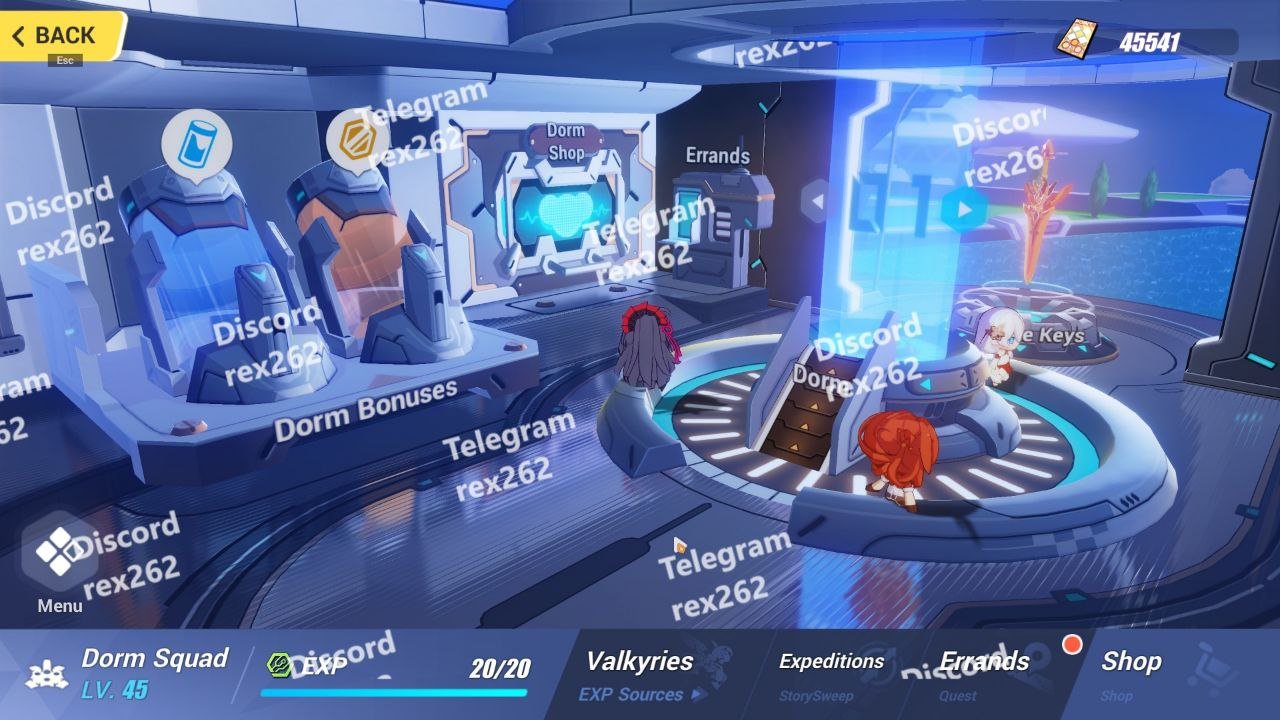Select the Dorm Squad level panel
Screen dimensions: 1280x720
point(130,673)
